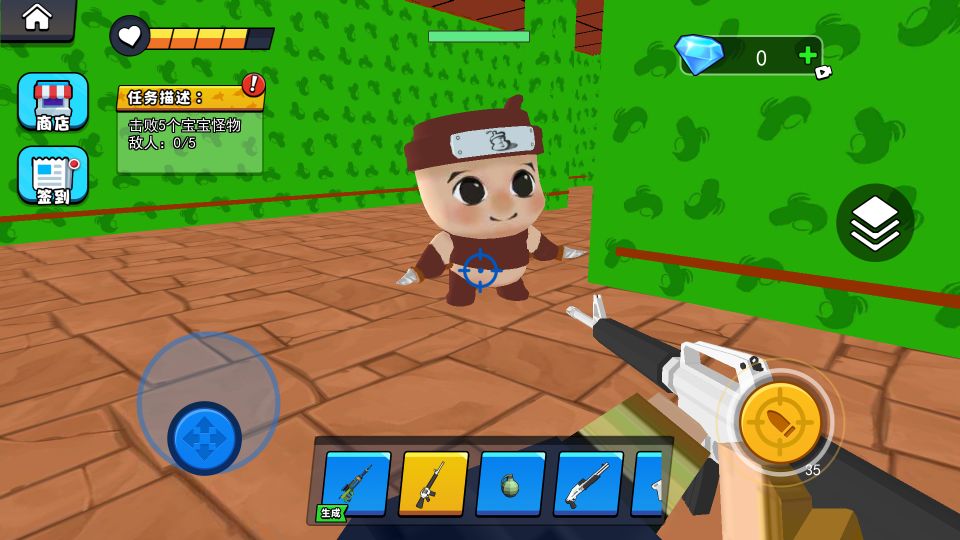
Task: Add diamonds with the green plus
Action: click(x=808, y=56)
